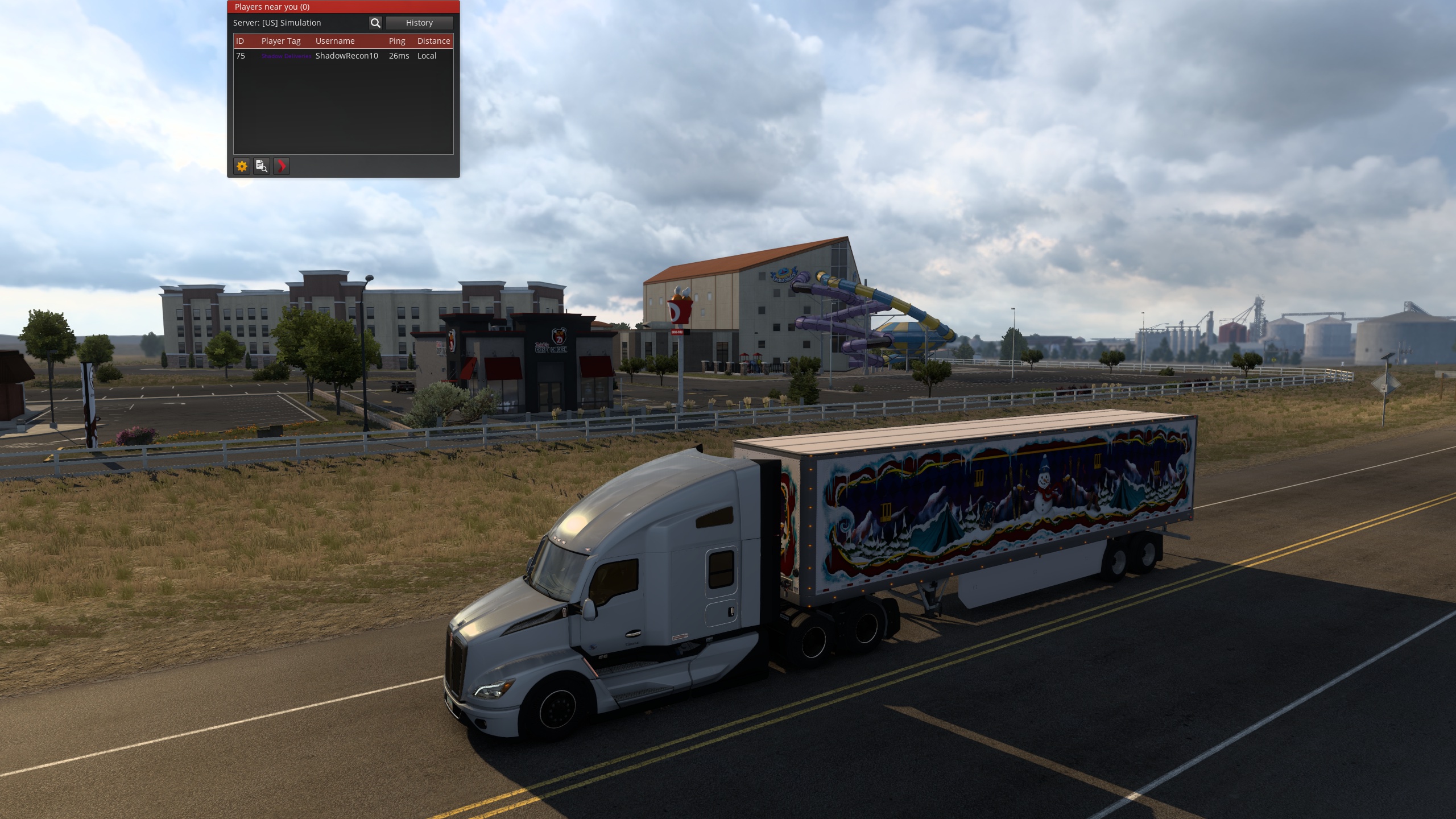
Task: Click the red chevron arrow button
Action: tap(282, 166)
